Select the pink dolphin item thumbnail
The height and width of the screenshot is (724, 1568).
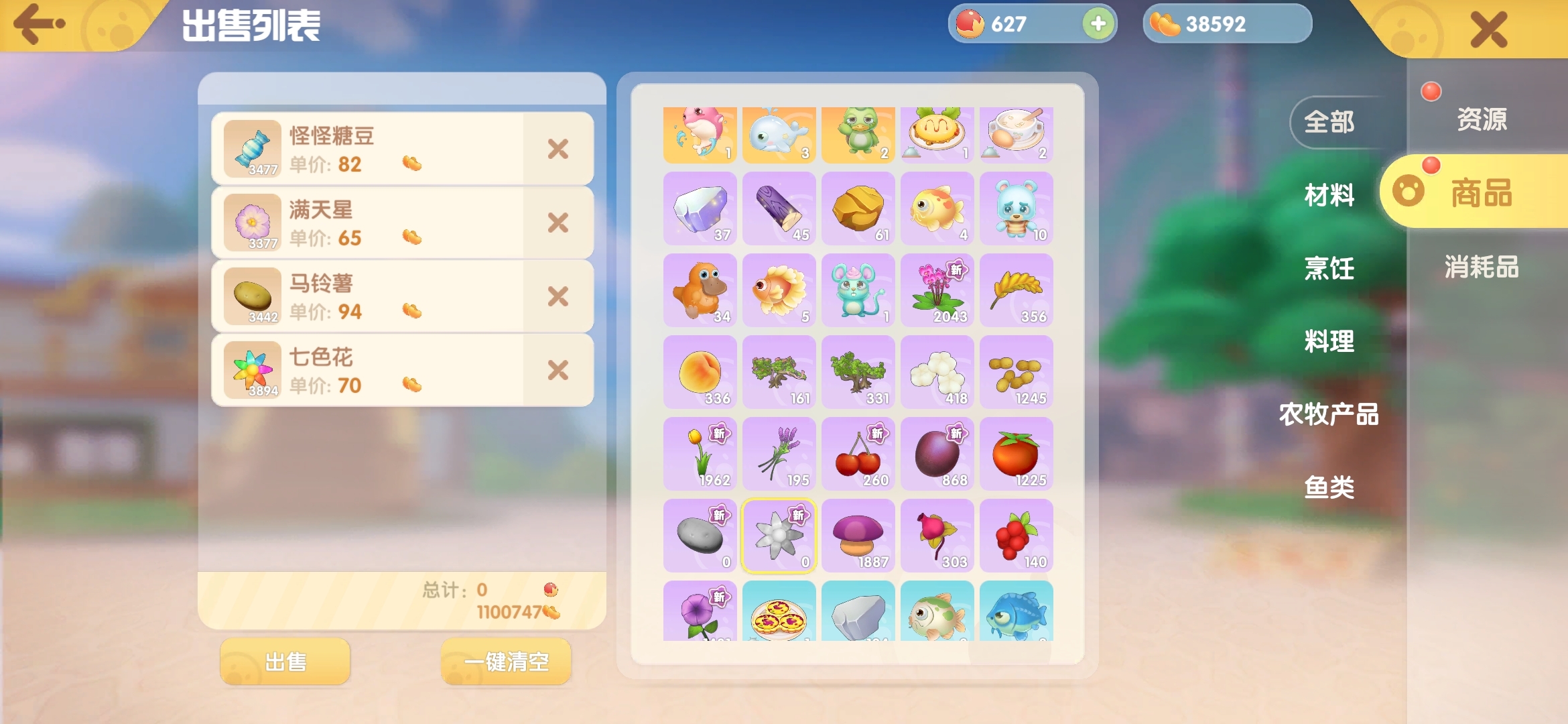tap(700, 133)
